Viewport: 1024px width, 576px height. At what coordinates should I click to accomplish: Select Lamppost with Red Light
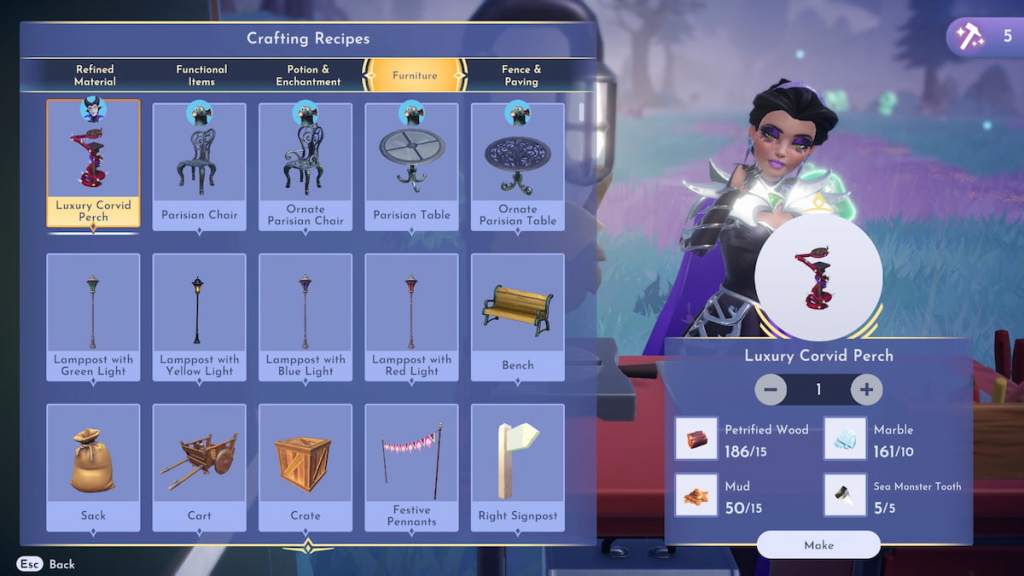click(x=412, y=316)
